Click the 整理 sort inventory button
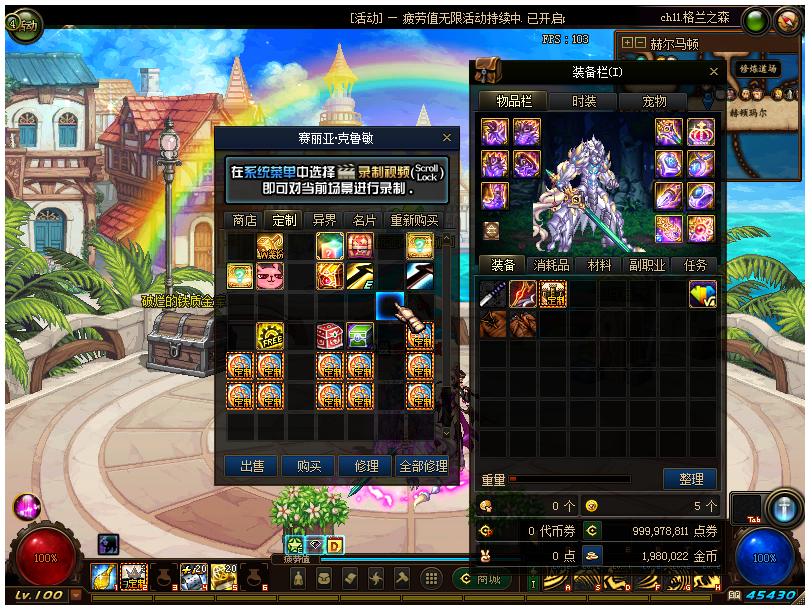This screenshot has height=606, width=805. [690, 479]
